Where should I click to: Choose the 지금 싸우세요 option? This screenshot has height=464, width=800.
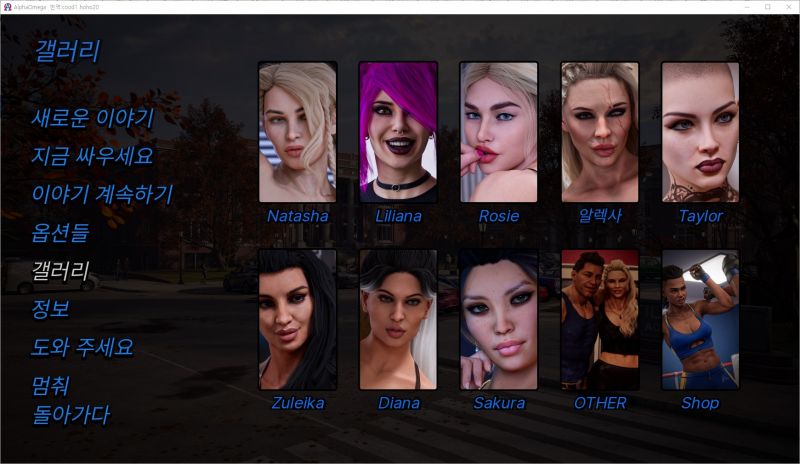click(x=92, y=156)
